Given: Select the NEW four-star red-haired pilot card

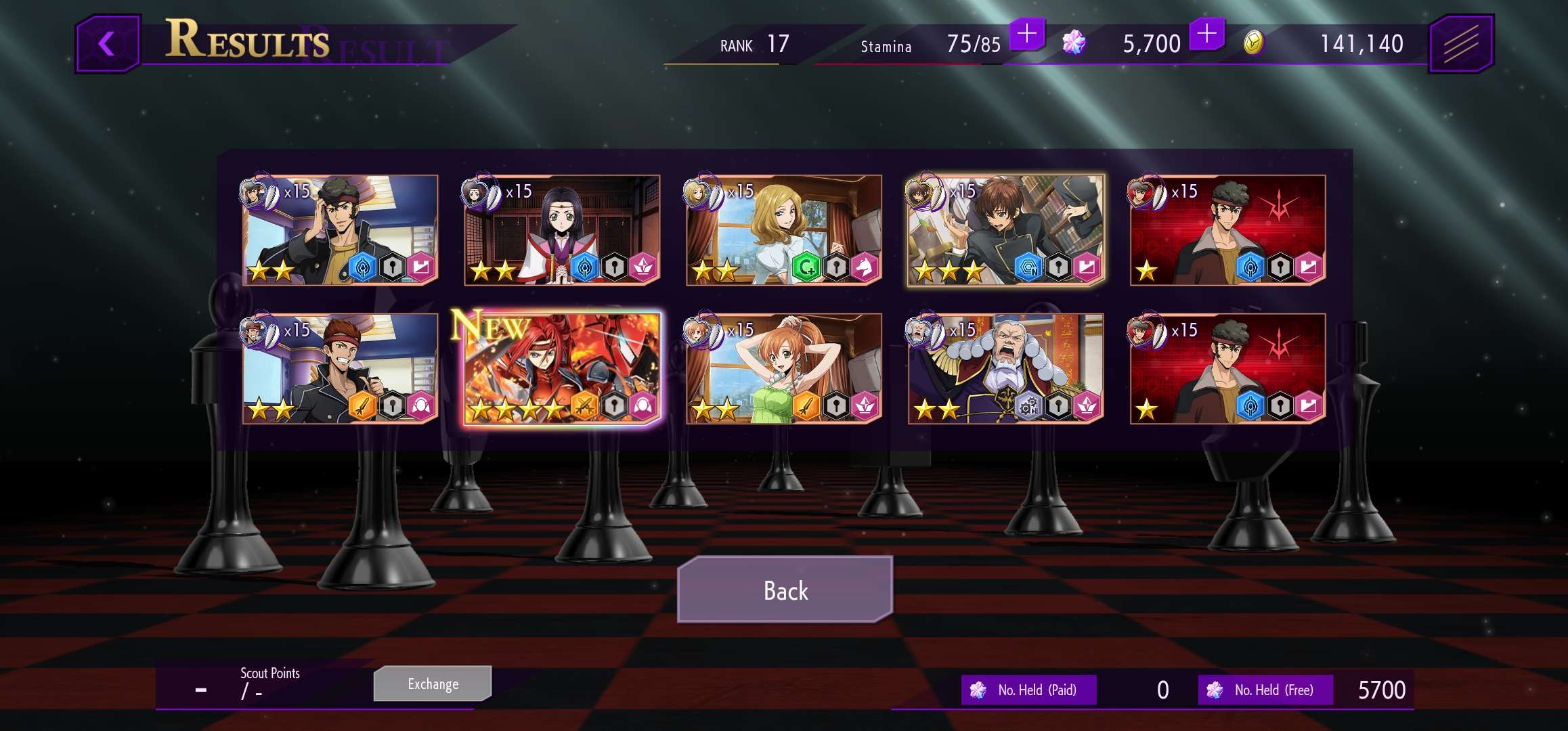Looking at the screenshot, I should [x=562, y=369].
